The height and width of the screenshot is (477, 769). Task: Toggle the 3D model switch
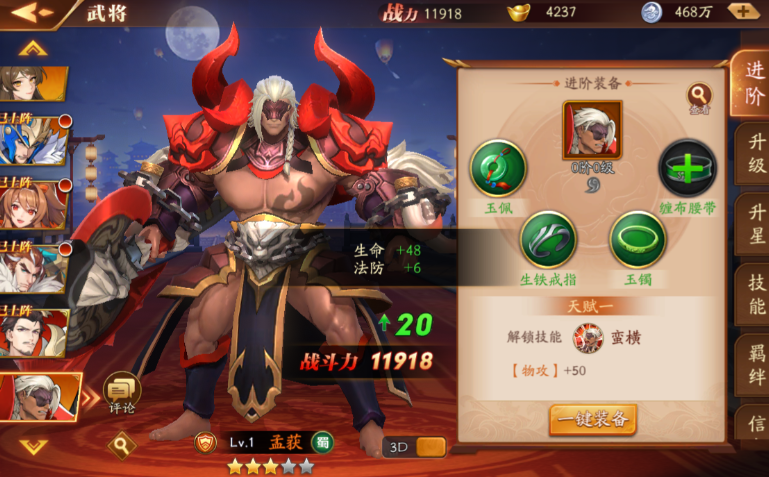(x=414, y=447)
